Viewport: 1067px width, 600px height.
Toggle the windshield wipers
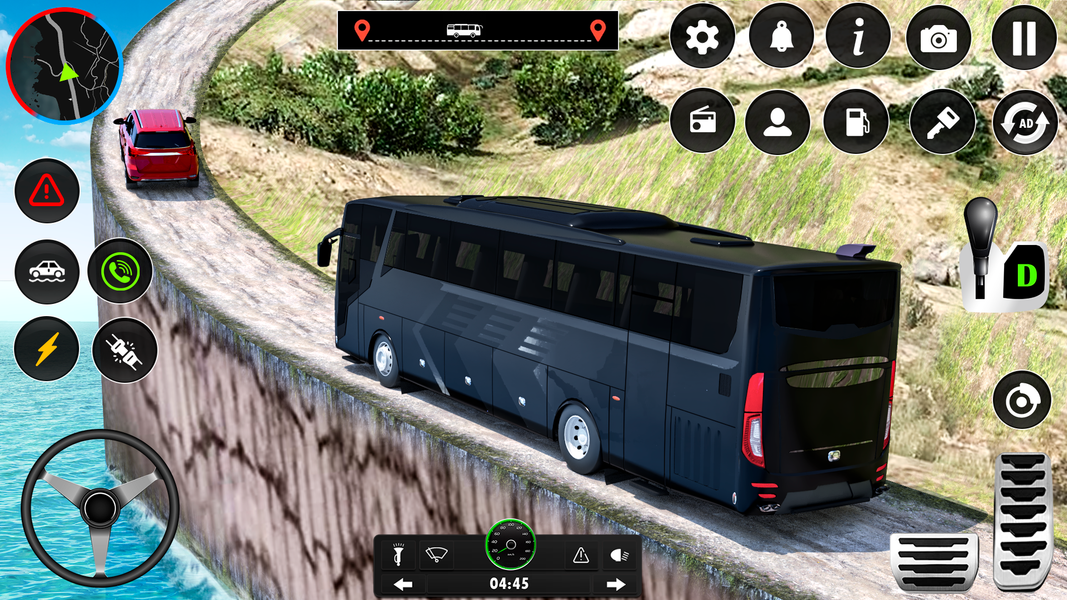click(436, 553)
